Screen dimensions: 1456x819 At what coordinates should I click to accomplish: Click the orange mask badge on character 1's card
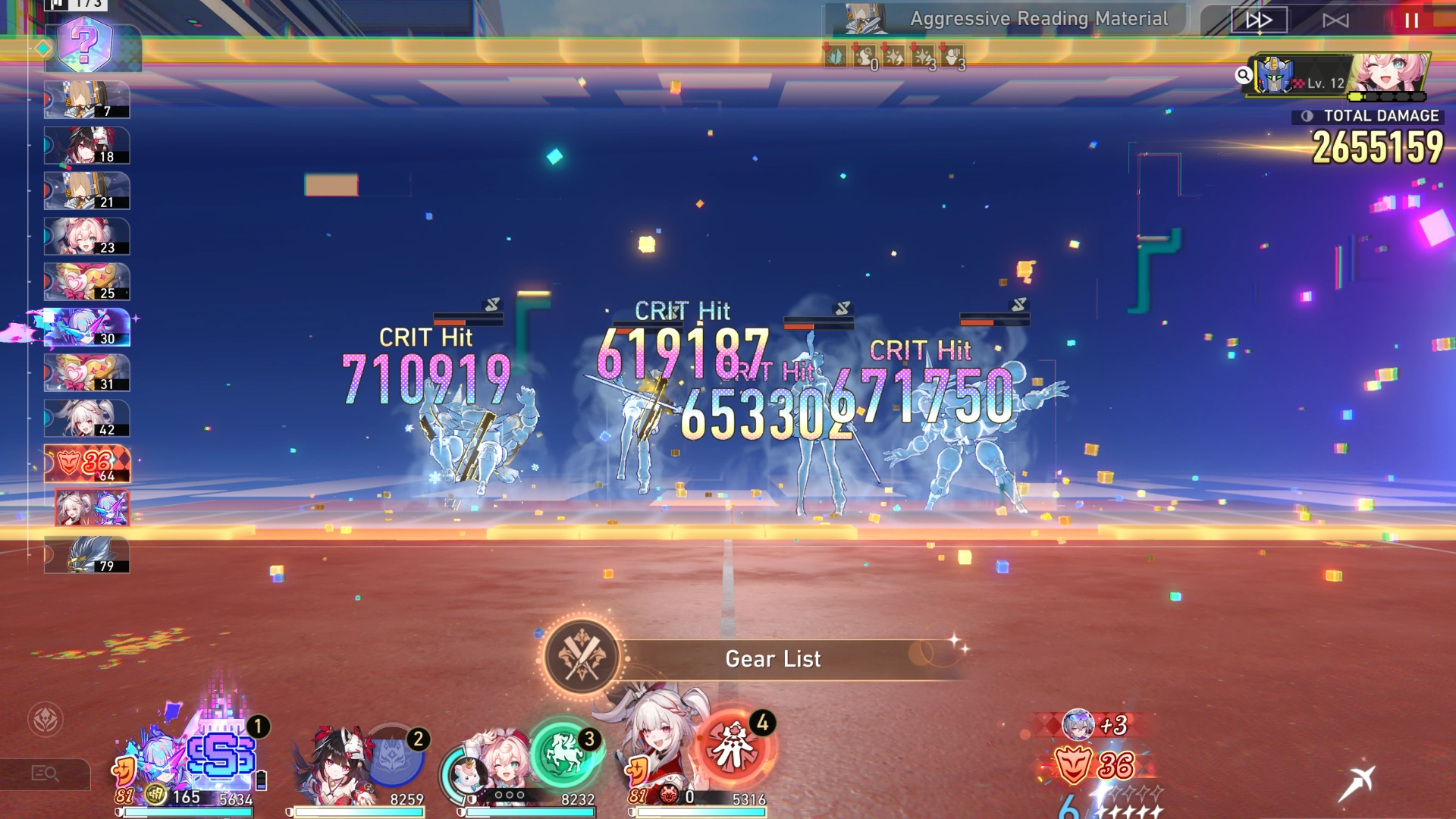(124, 771)
